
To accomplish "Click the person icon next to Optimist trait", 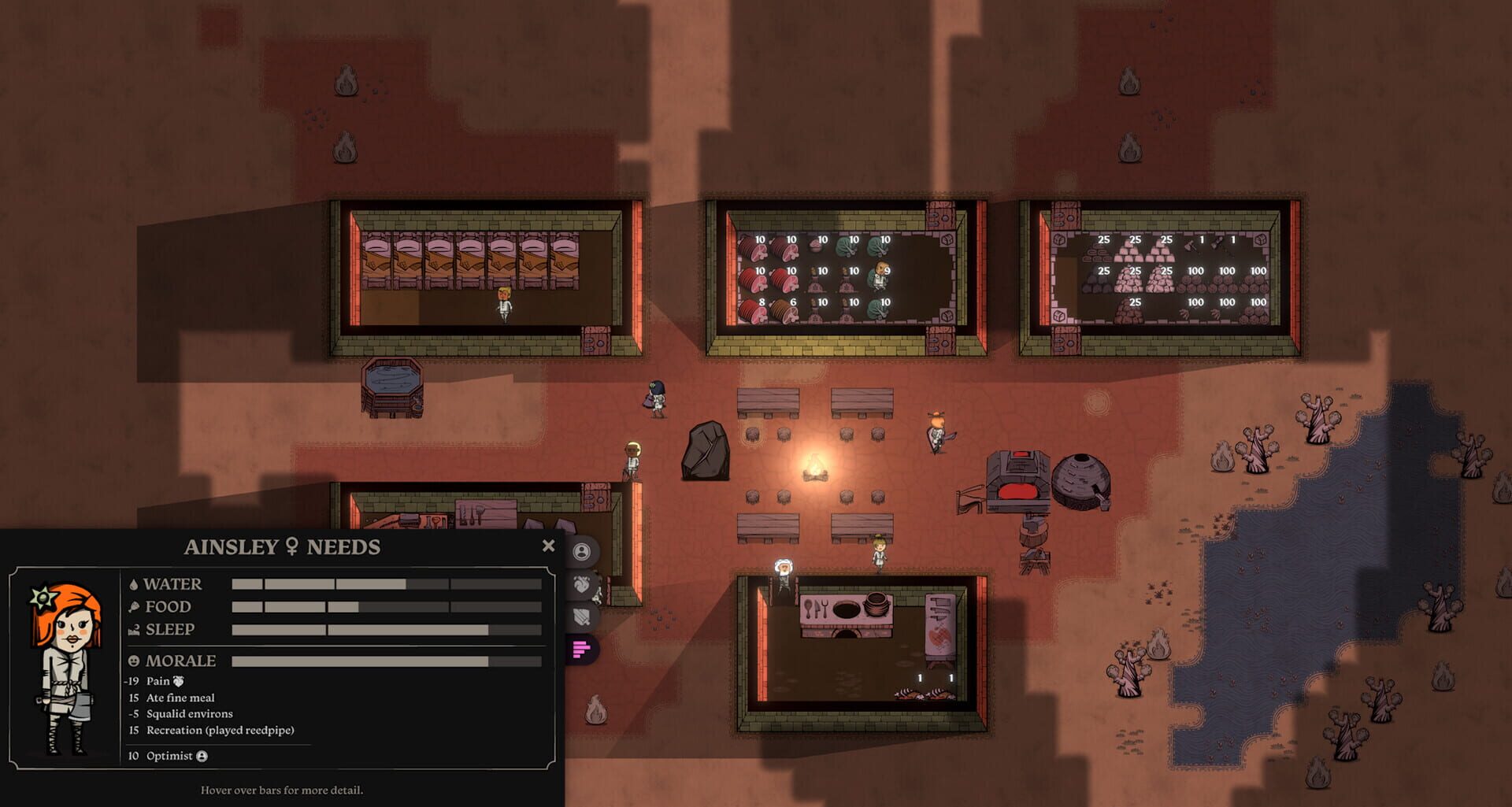I will 202,756.
